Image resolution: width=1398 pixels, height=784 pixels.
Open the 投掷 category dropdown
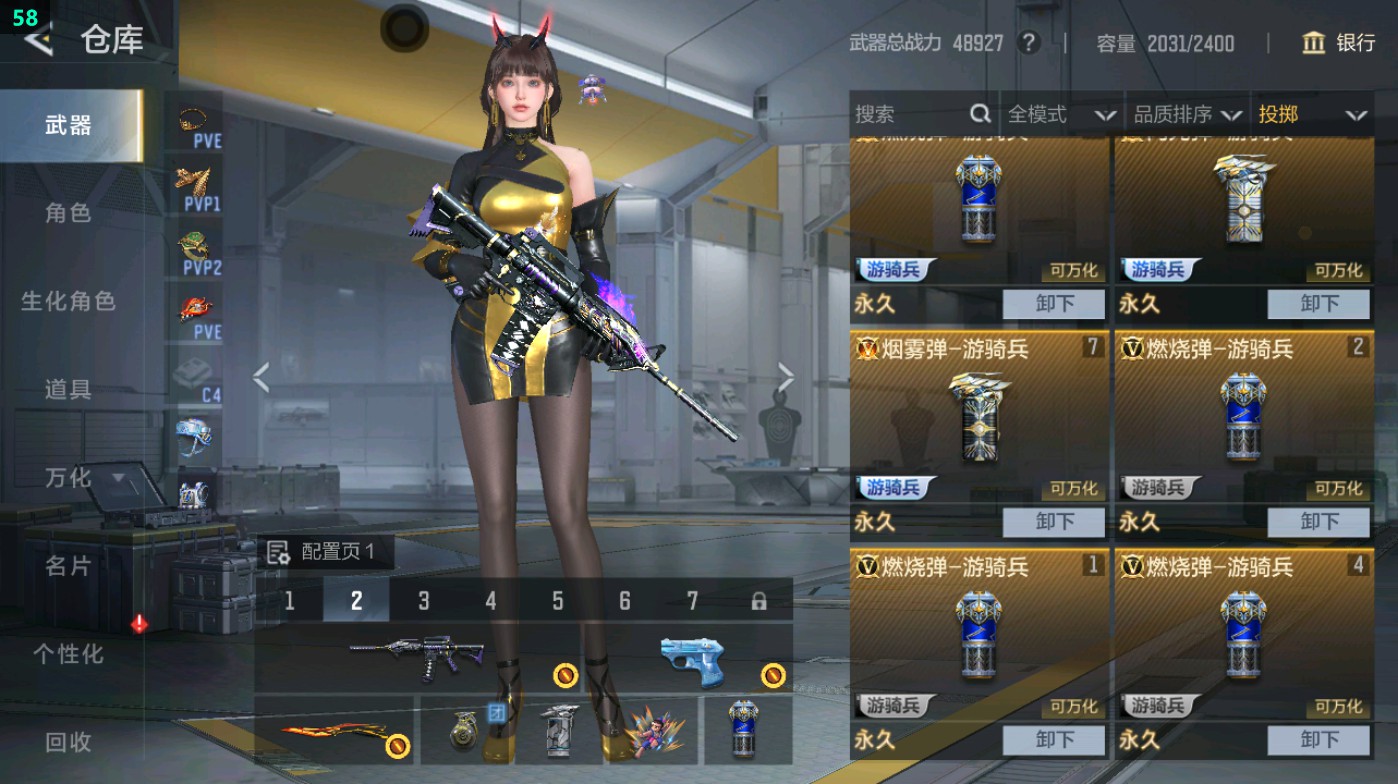point(1320,114)
